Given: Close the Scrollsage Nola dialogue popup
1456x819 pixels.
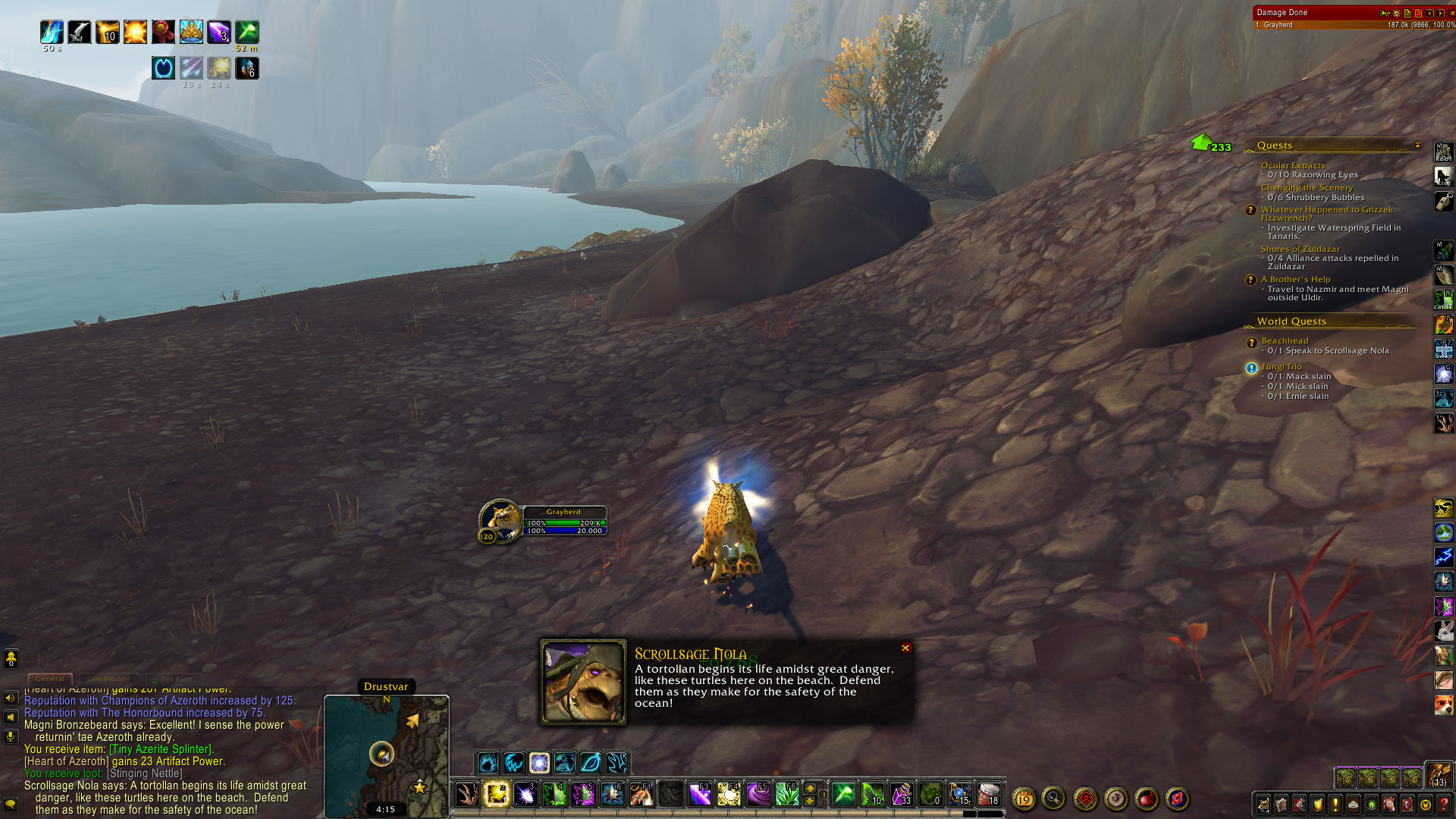Looking at the screenshot, I should (905, 648).
